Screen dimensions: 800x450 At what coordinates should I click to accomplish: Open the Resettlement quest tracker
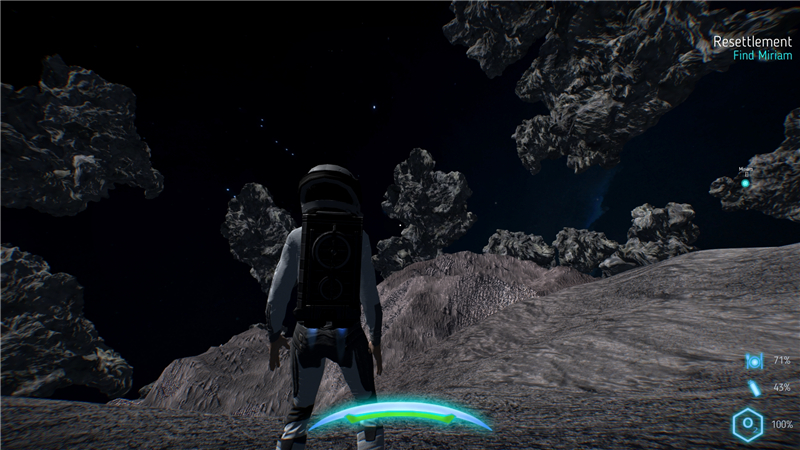752,42
